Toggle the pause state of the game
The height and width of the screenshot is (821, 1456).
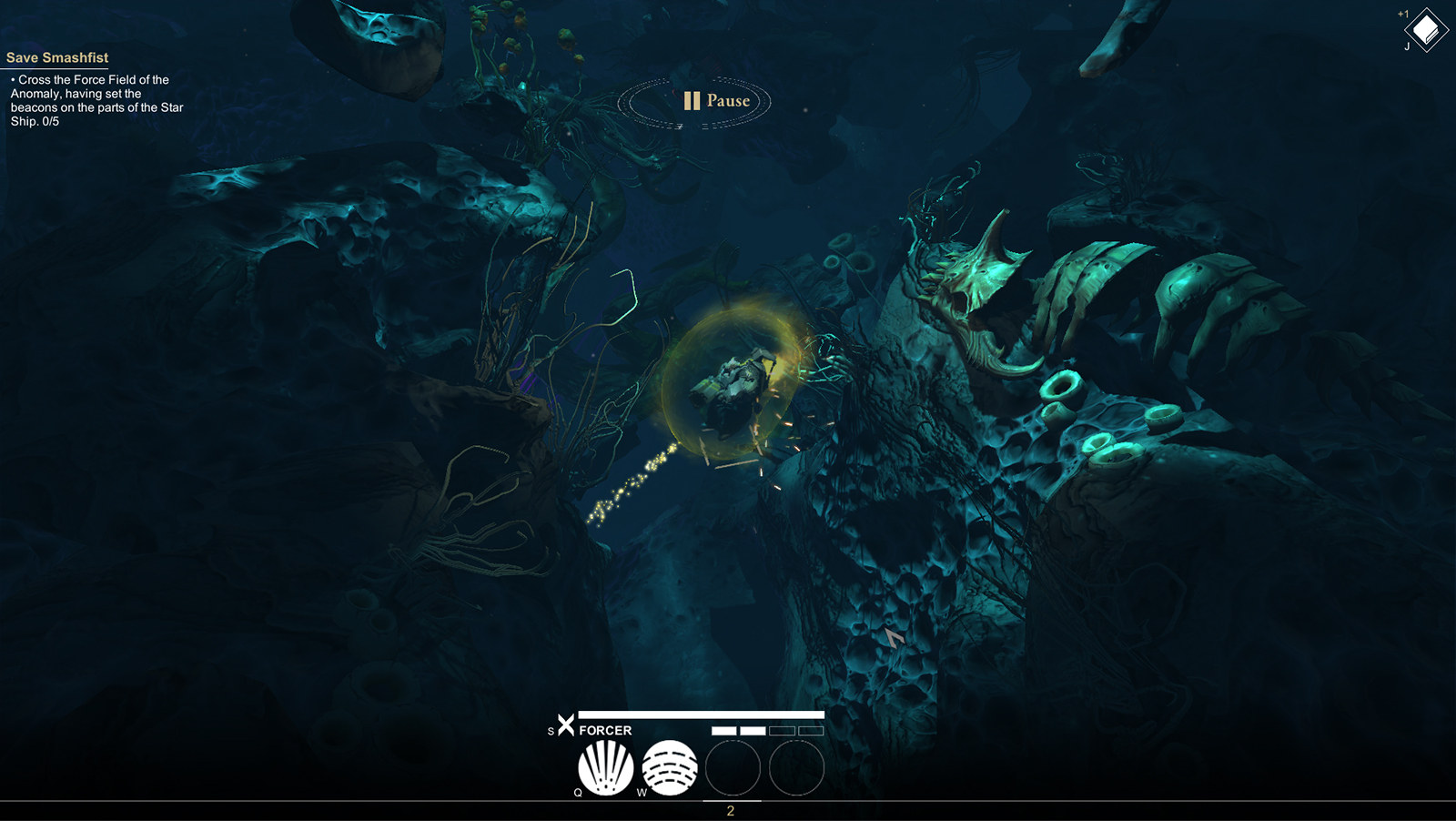[x=691, y=100]
